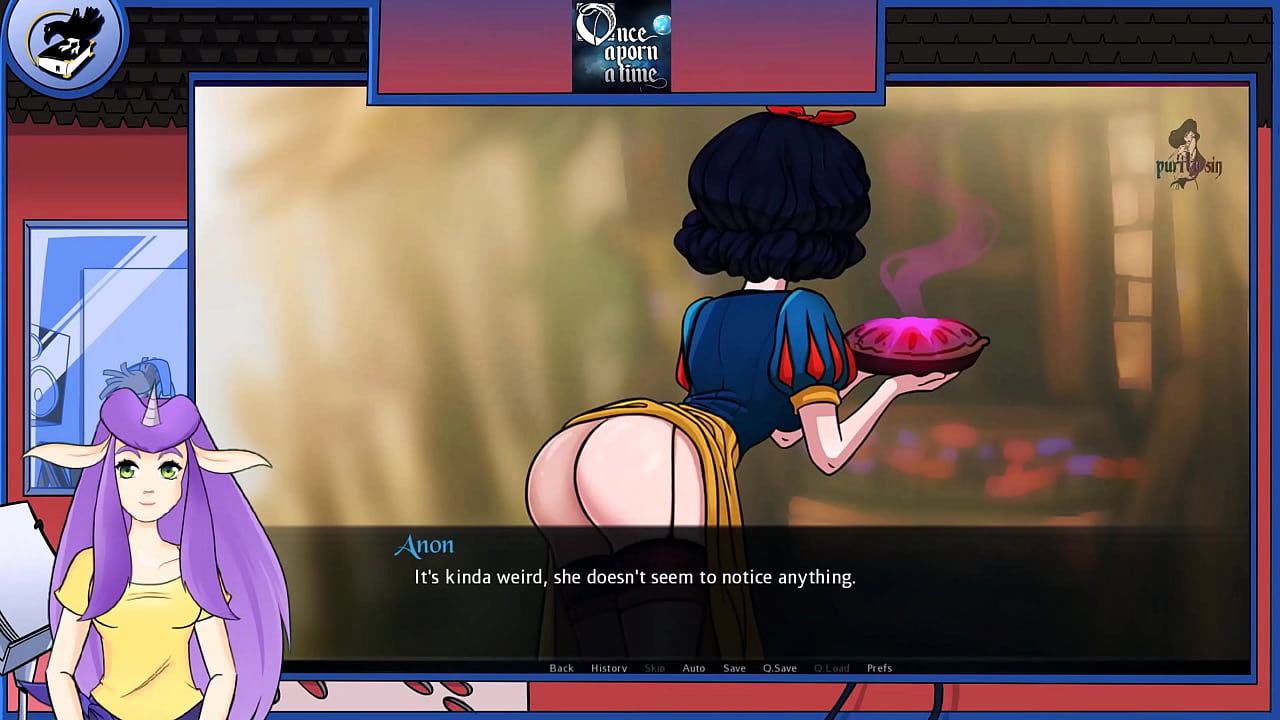Screen dimensions: 1280x720
Task: Open the Save game screen
Action: [734, 668]
